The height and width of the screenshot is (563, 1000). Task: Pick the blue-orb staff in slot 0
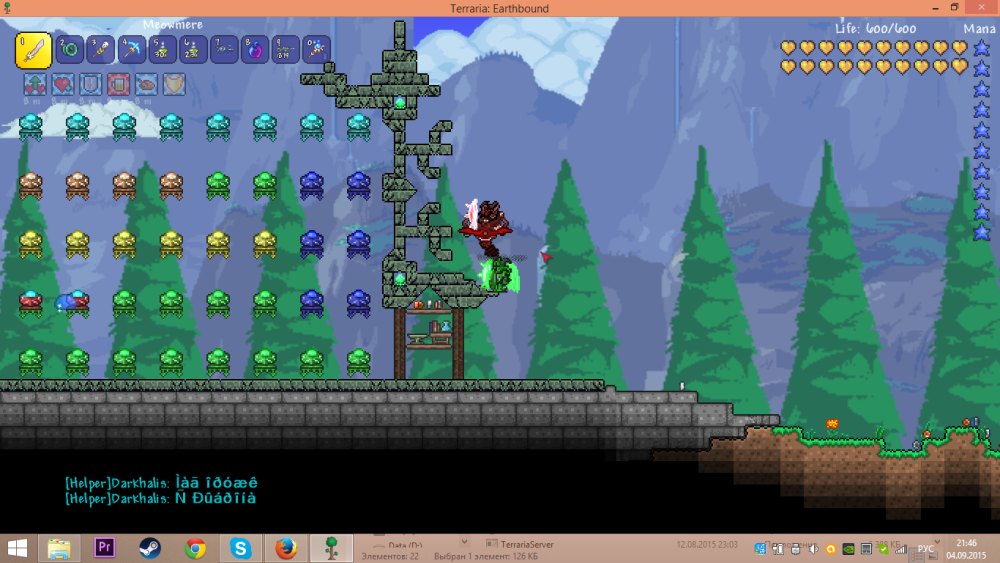(316, 49)
